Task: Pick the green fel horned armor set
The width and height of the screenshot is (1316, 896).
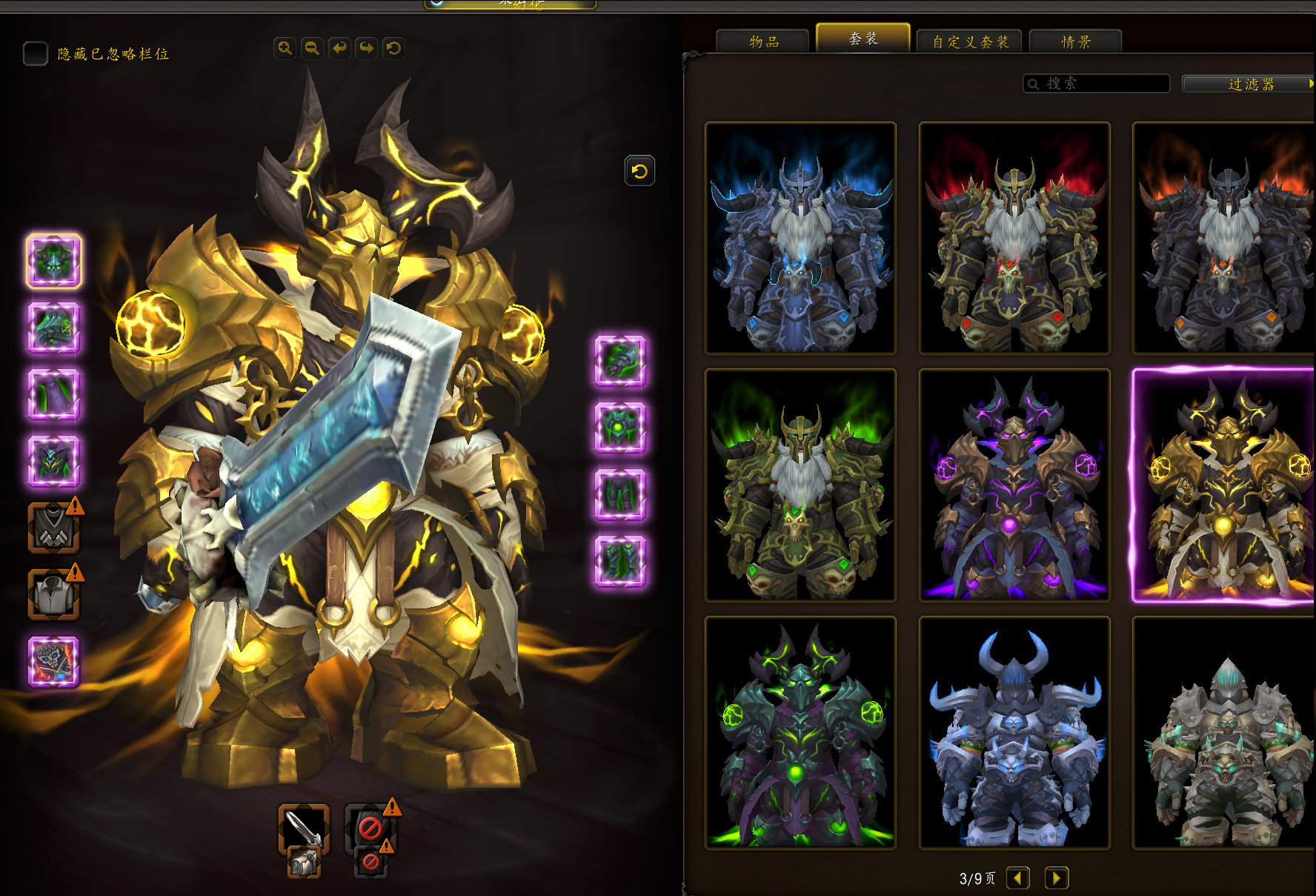Action: [800, 732]
